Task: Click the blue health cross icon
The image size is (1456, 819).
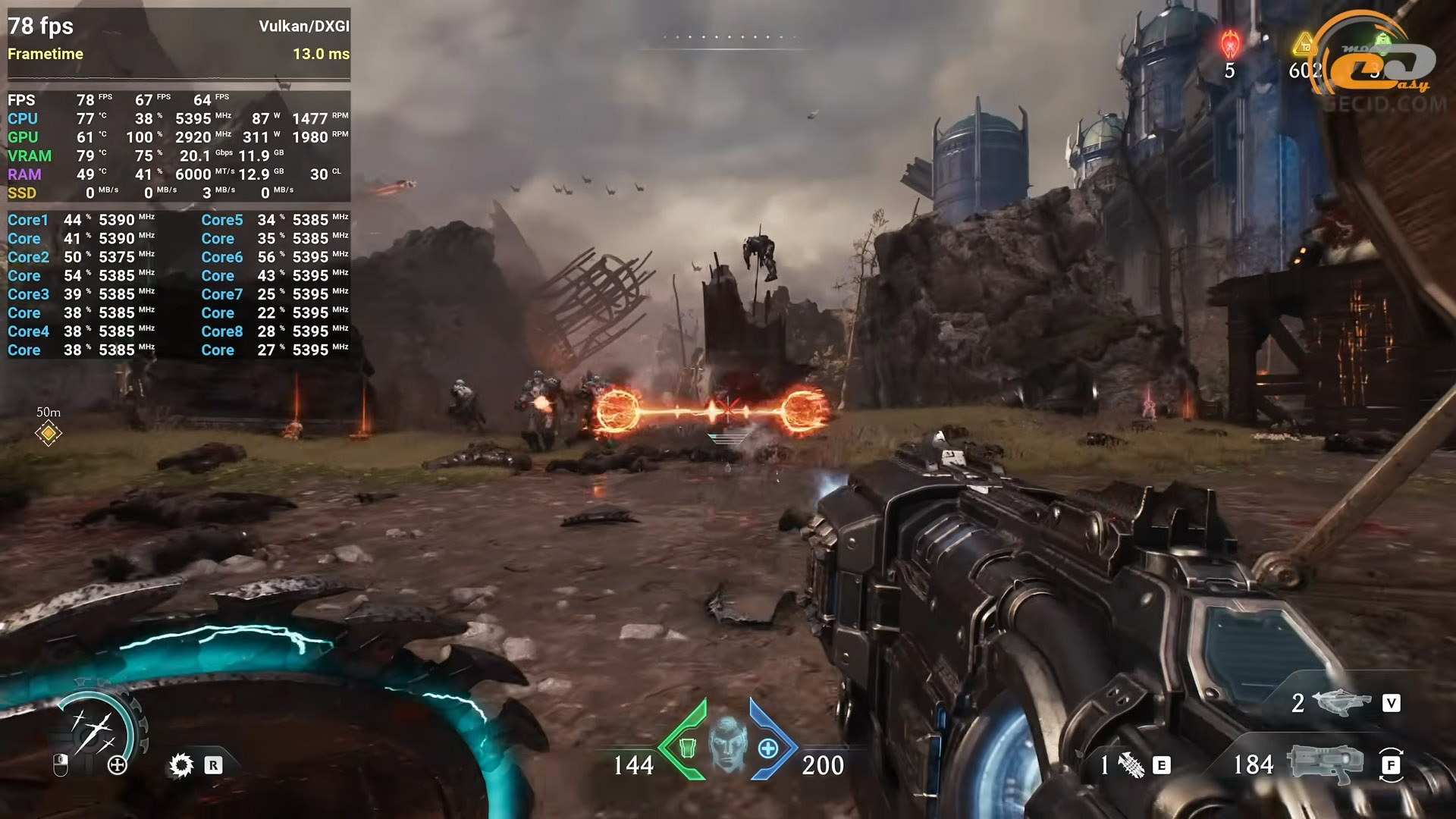Action: pyautogui.click(x=768, y=748)
